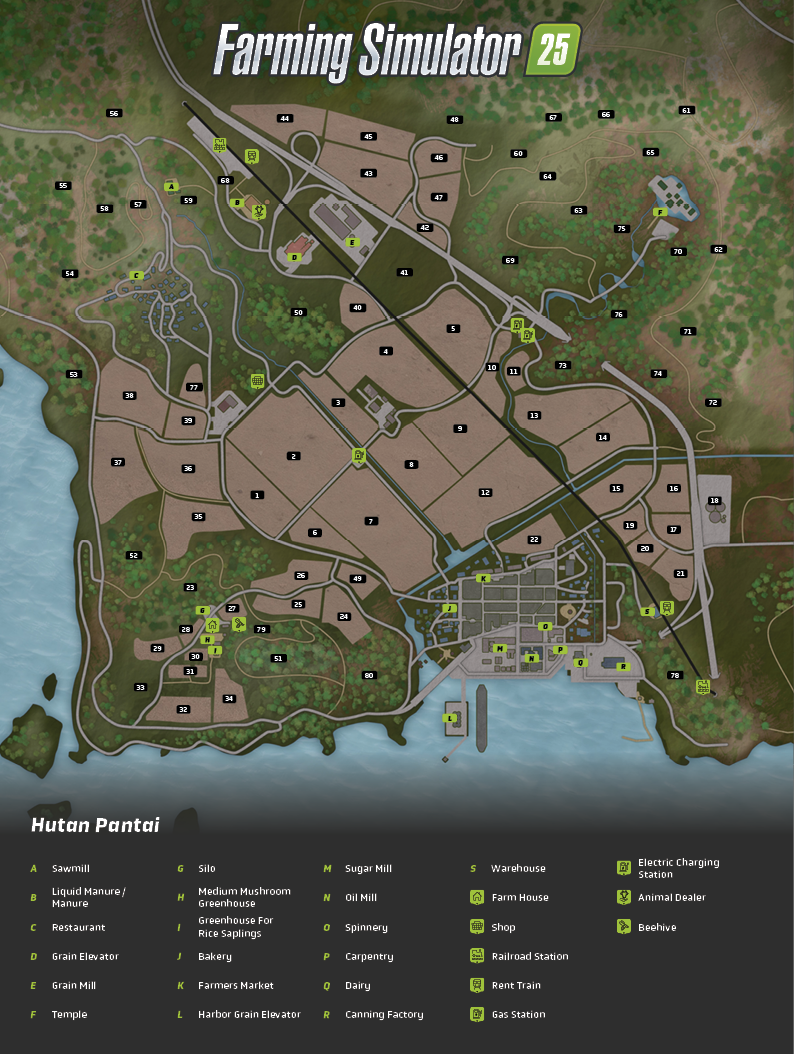
Task: Choose the Beehive legend entry
Action: click(657, 927)
